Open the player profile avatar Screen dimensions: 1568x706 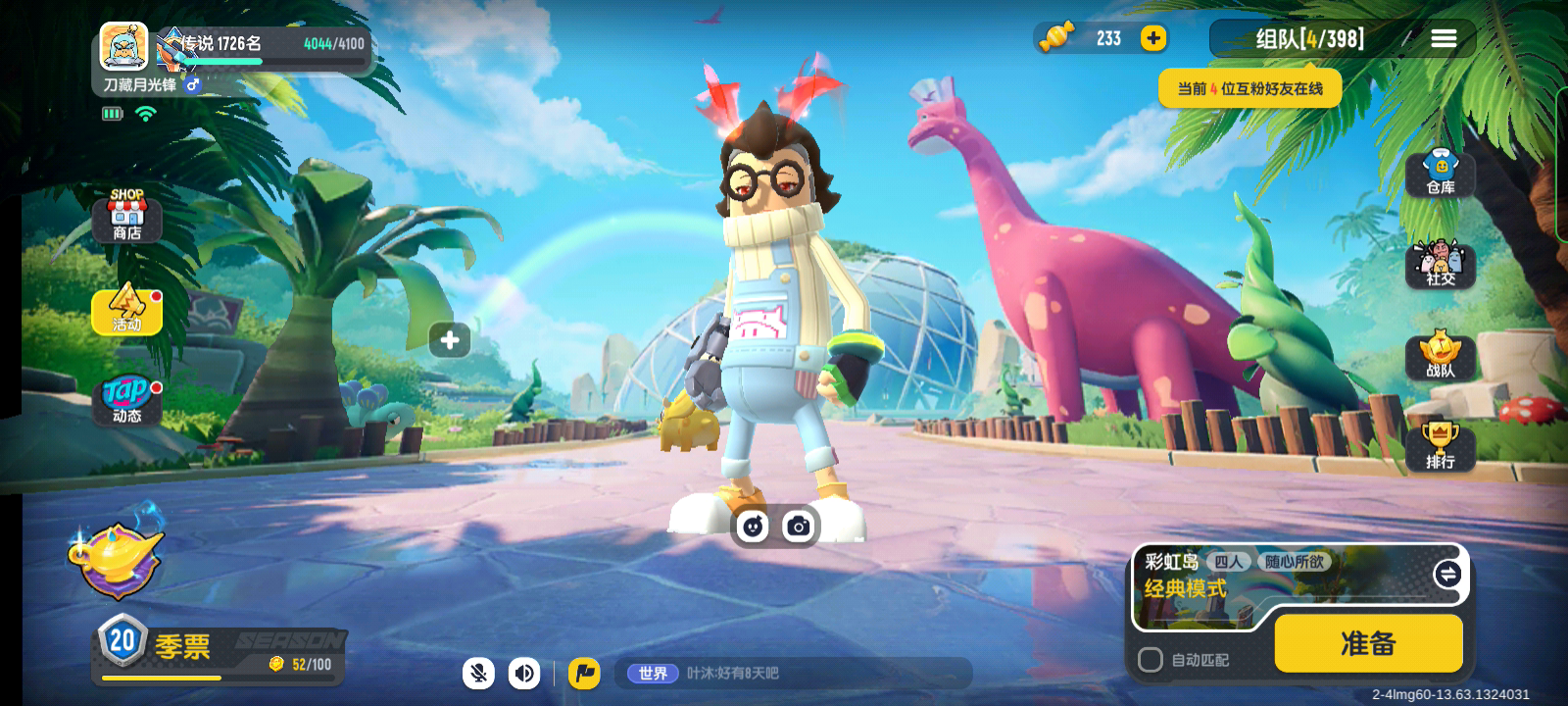(x=124, y=46)
